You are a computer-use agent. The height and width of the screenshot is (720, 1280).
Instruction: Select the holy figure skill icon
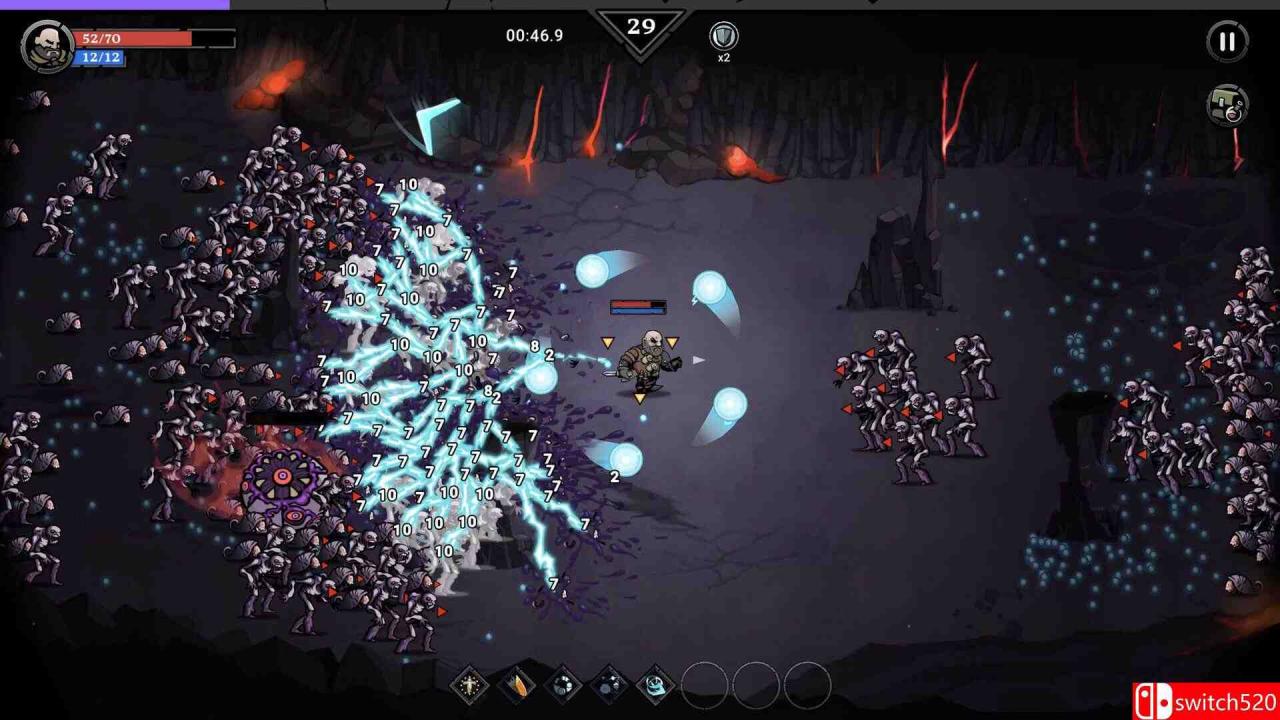[470, 684]
